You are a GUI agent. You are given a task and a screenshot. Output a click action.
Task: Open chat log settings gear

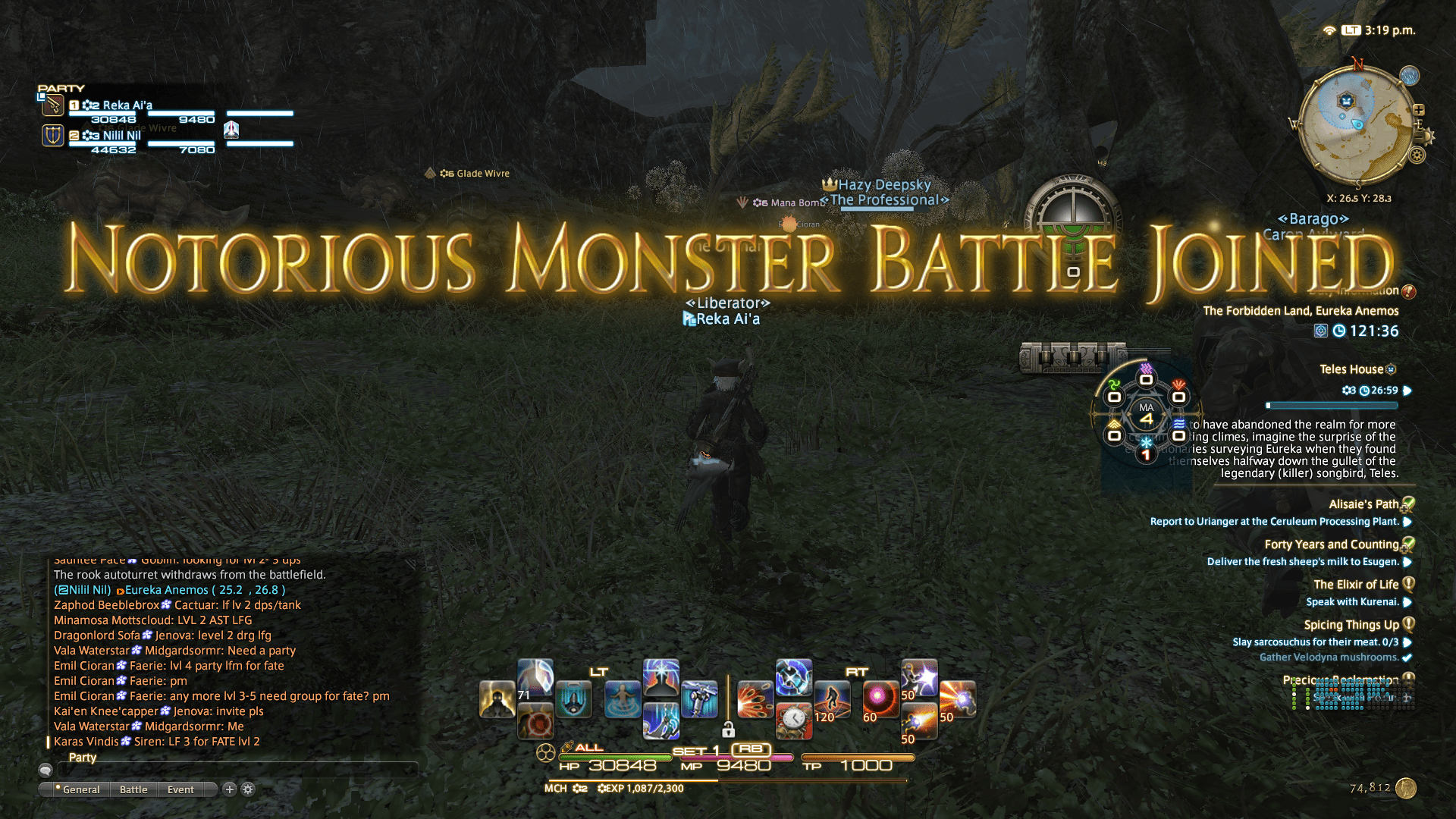[248, 789]
